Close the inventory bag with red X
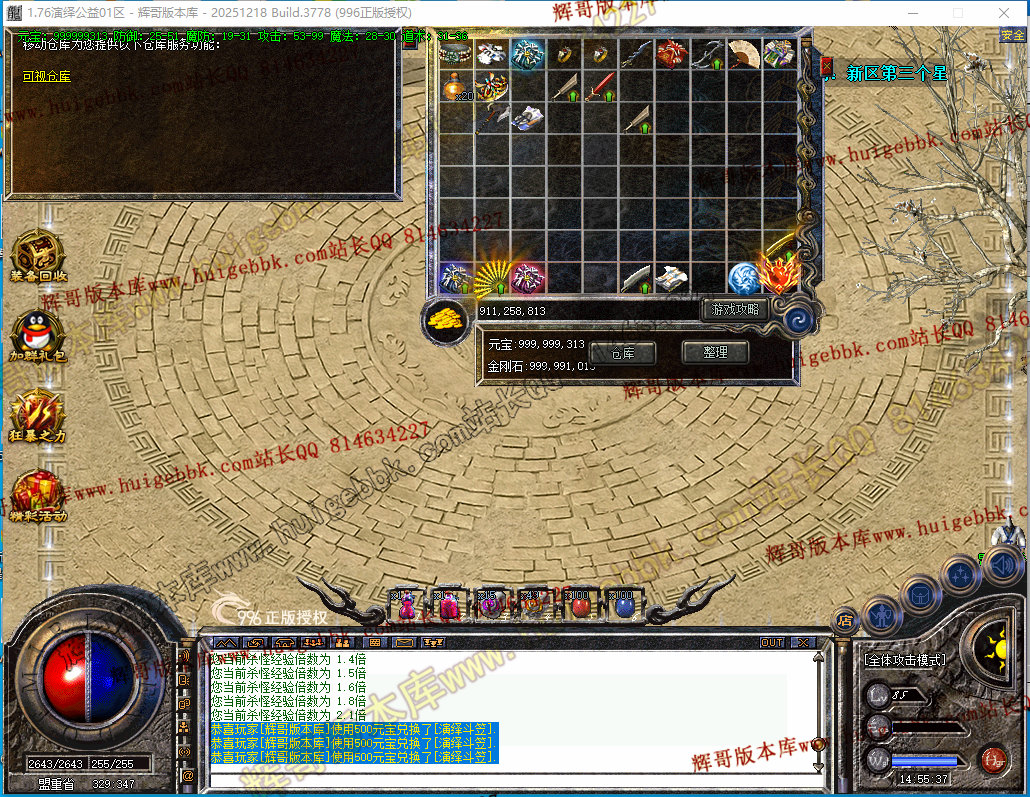 click(827, 67)
